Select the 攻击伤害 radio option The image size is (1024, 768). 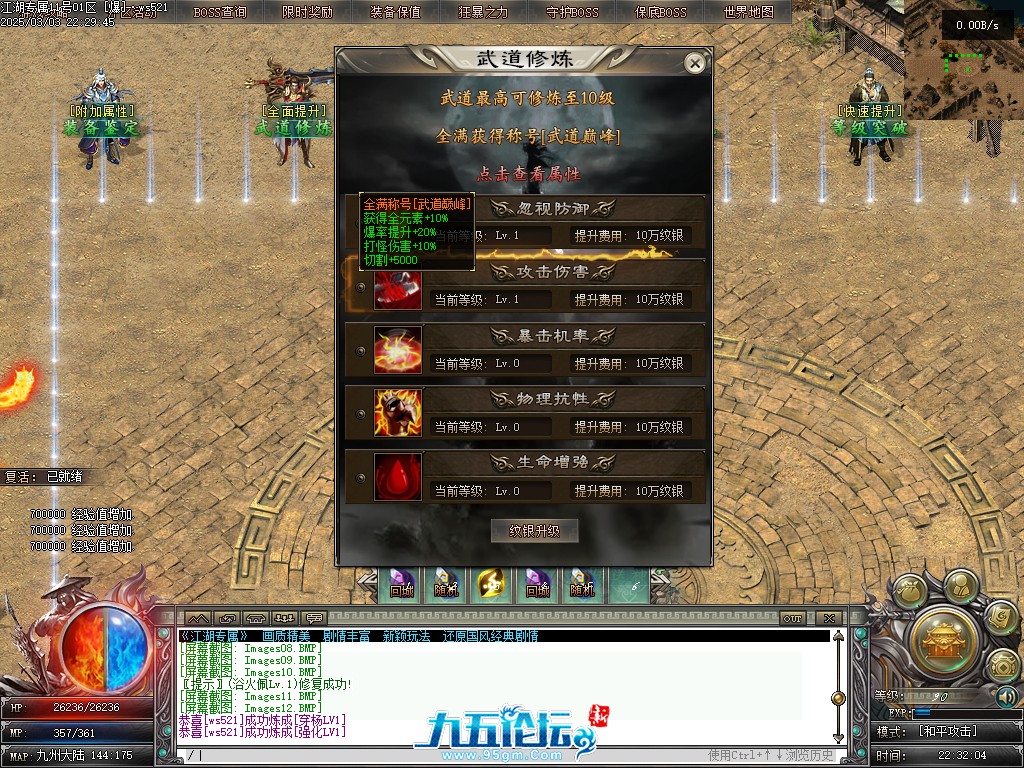click(361, 287)
